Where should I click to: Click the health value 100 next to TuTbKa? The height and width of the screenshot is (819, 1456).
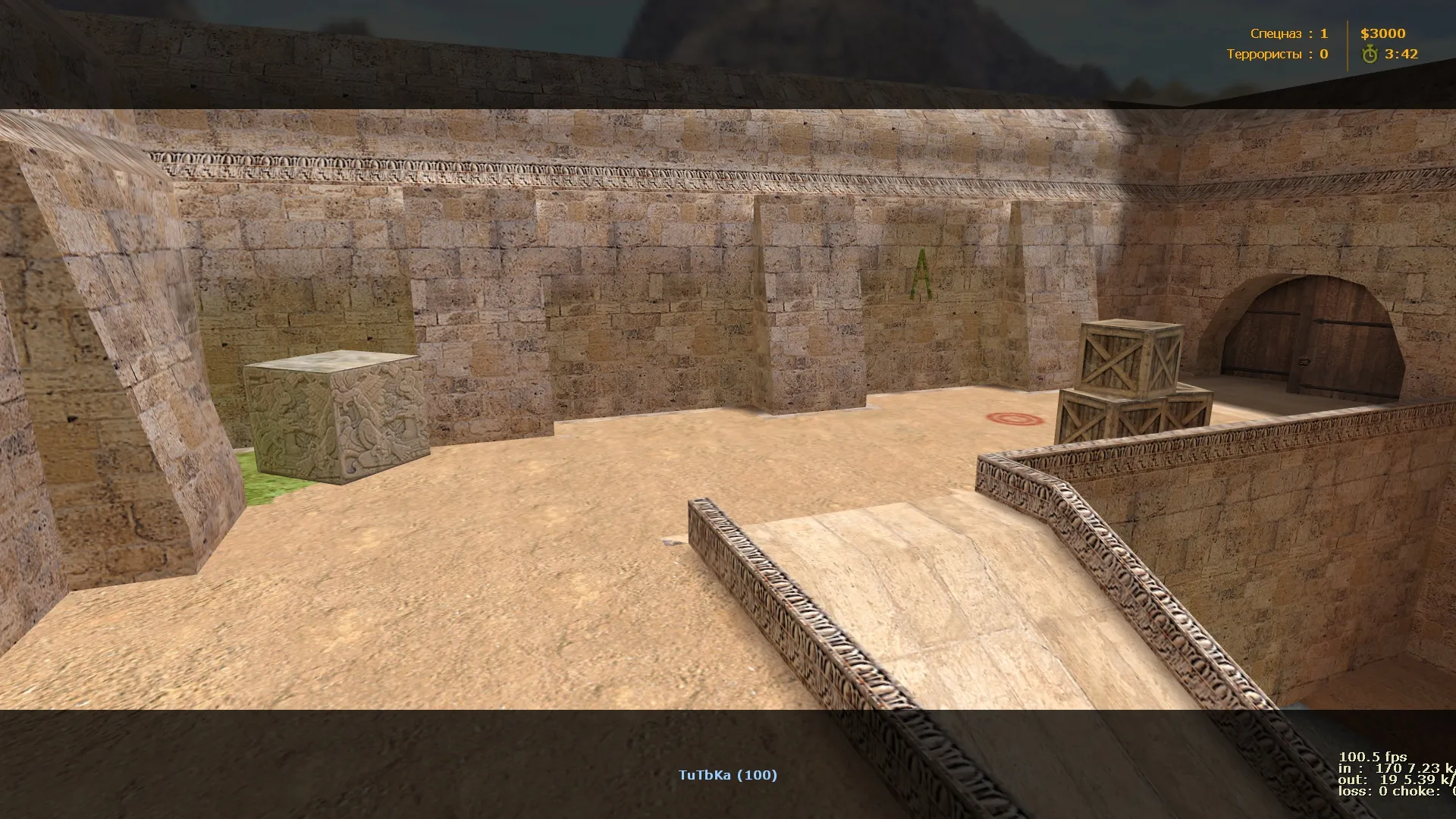758,775
